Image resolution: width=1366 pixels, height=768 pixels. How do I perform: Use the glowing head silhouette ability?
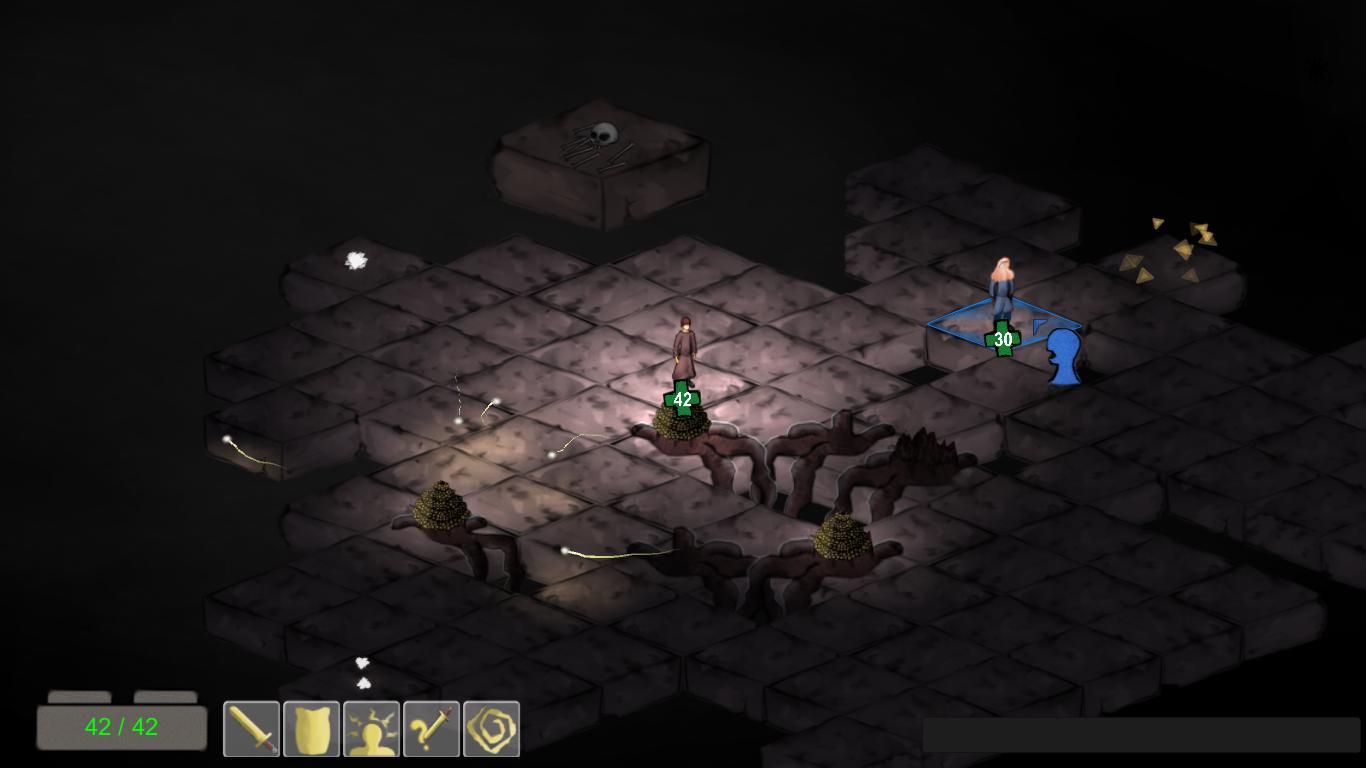click(371, 729)
